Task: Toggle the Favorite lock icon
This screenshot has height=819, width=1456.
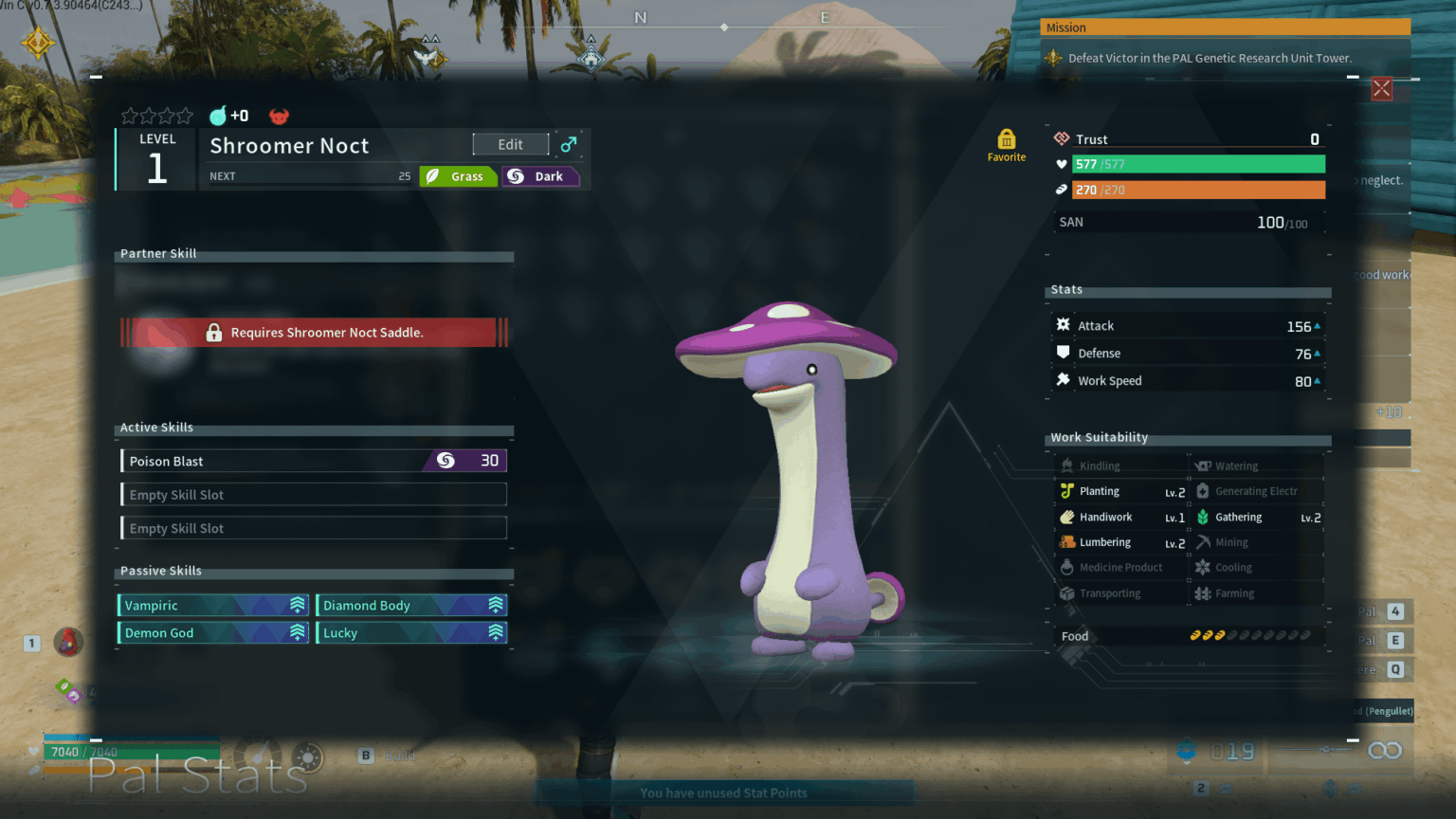Action: (x=1006, y=140)
